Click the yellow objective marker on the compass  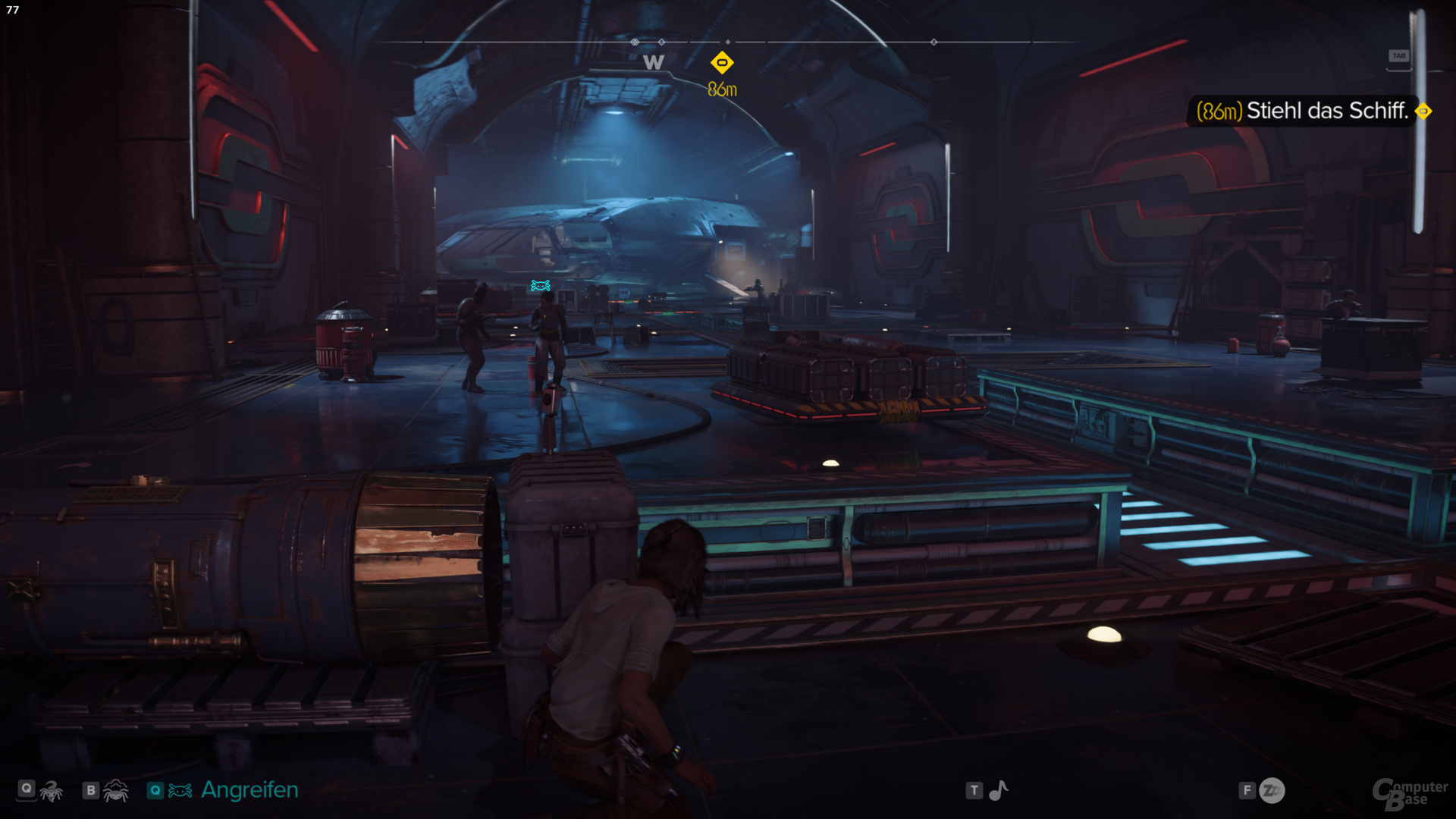(722, 62)
